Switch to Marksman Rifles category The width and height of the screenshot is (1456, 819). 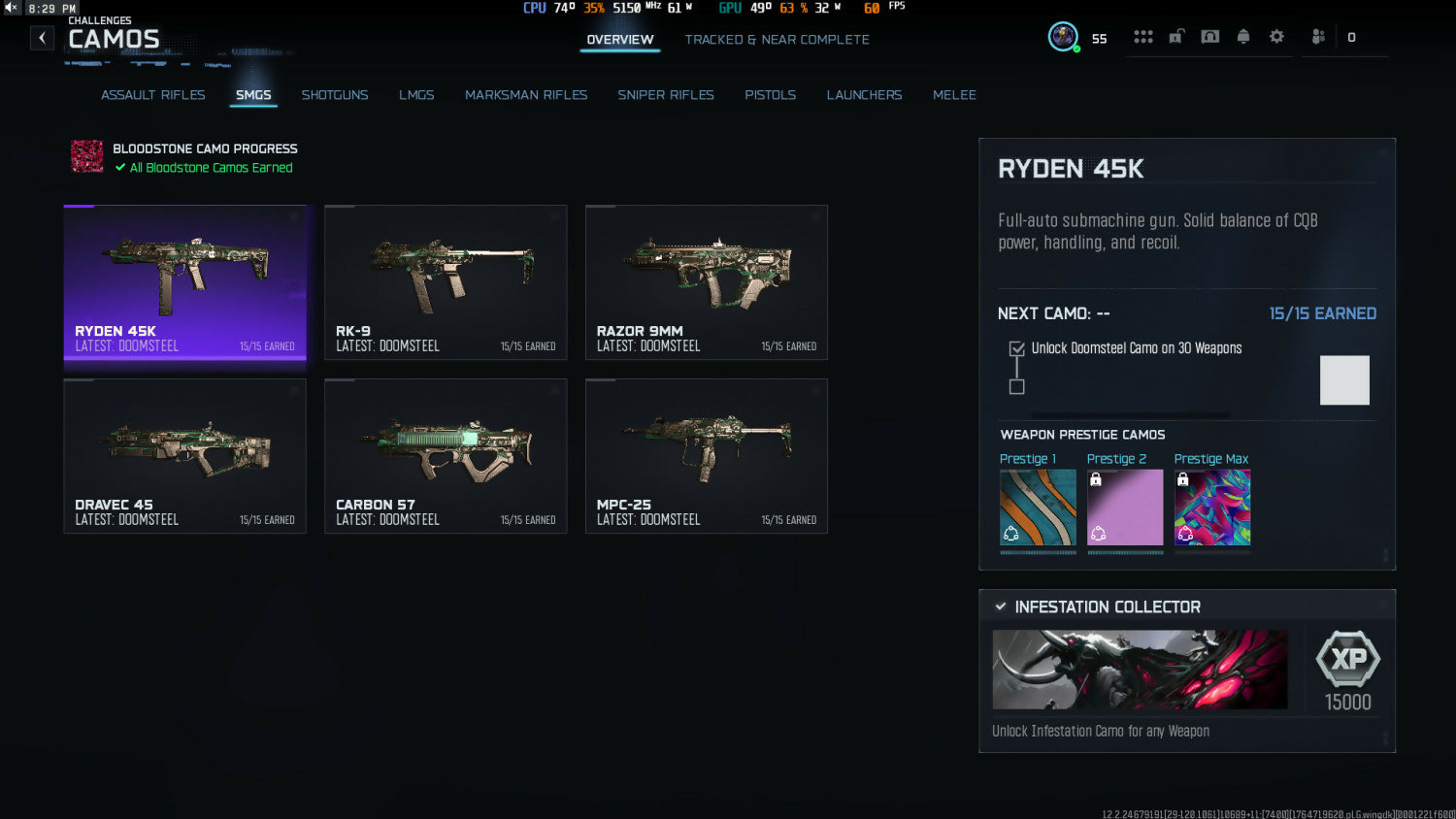tap(526, 95)
